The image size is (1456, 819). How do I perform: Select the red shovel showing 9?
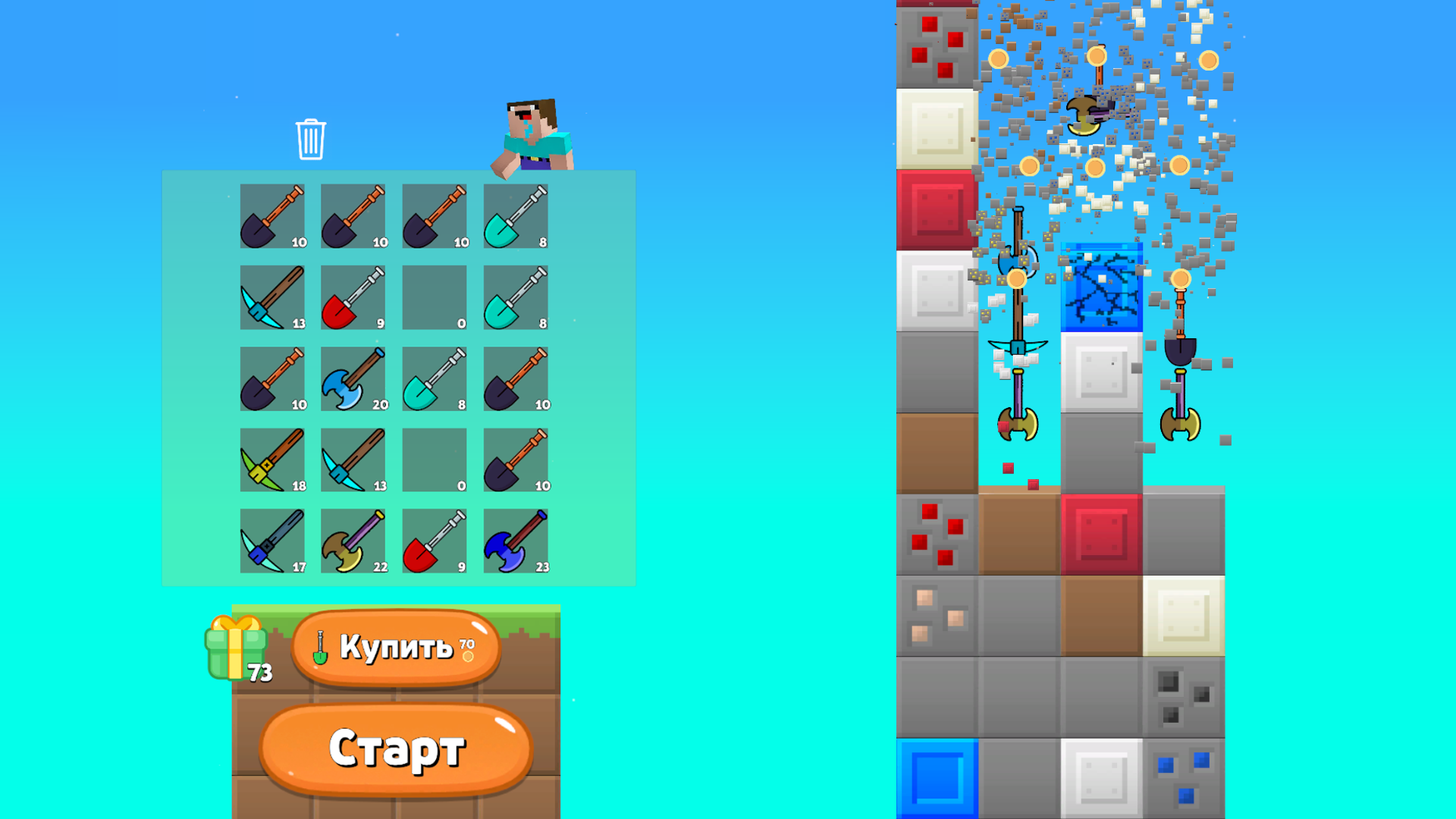coord(353,297)
